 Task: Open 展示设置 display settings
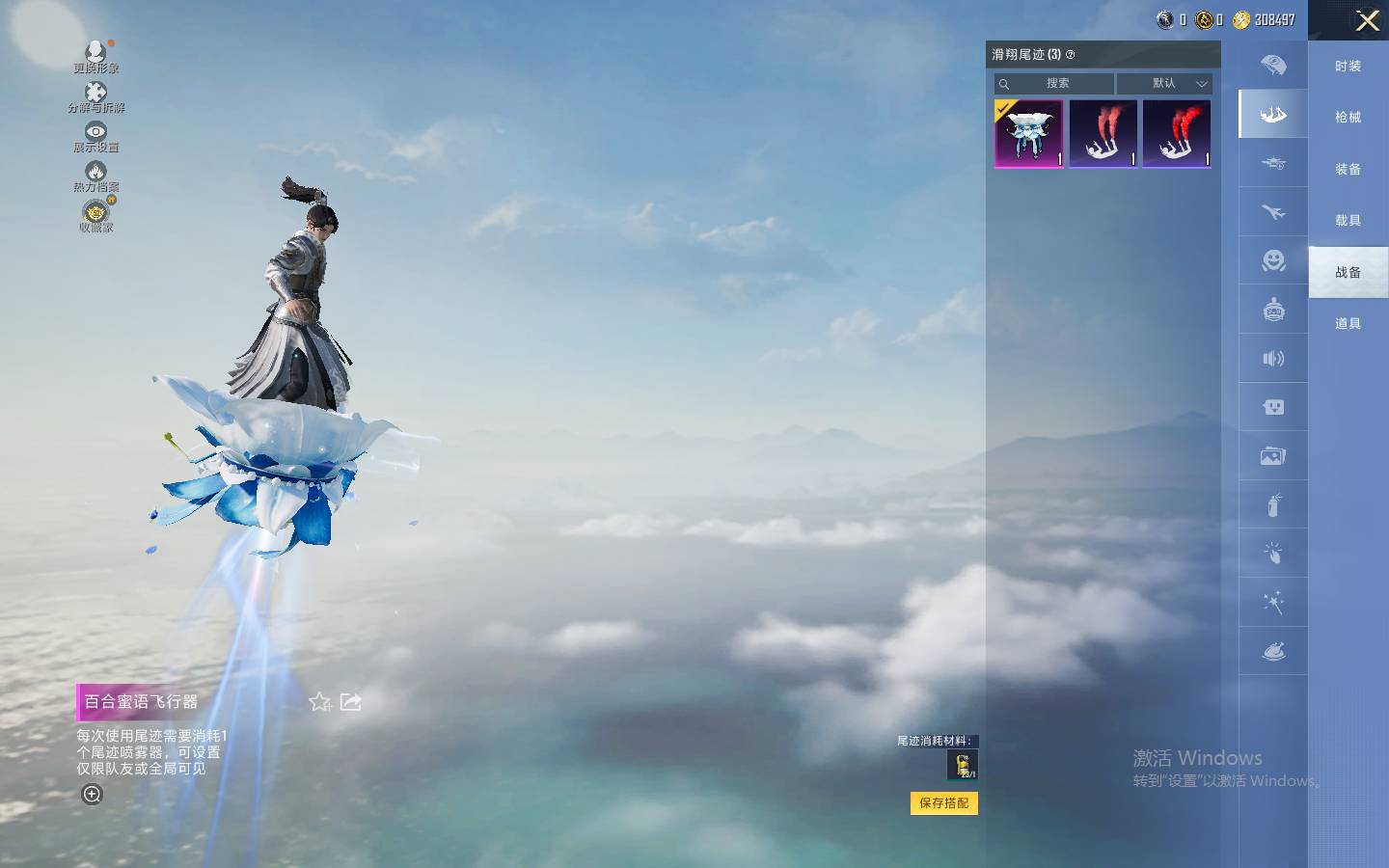tap(95, 136)
